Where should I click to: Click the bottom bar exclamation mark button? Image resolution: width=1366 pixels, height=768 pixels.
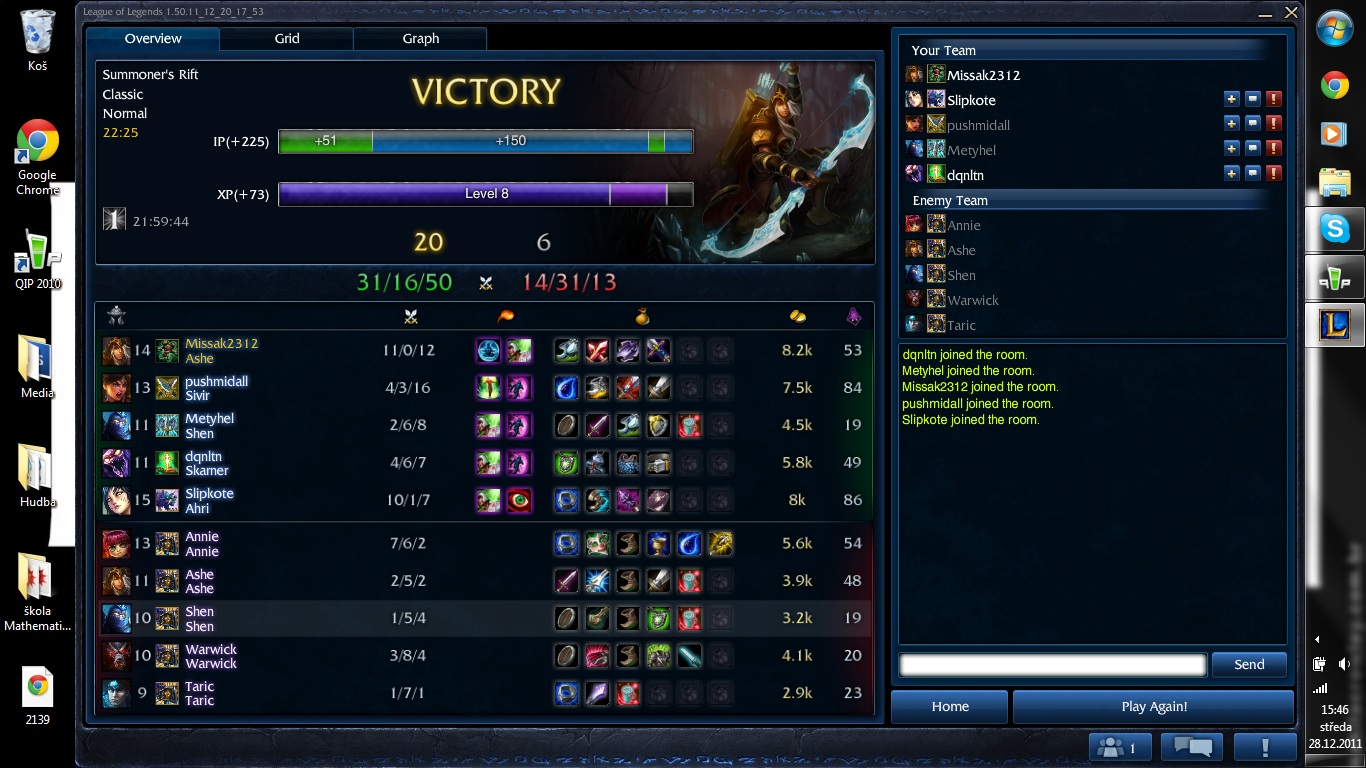click(1265, 747)
